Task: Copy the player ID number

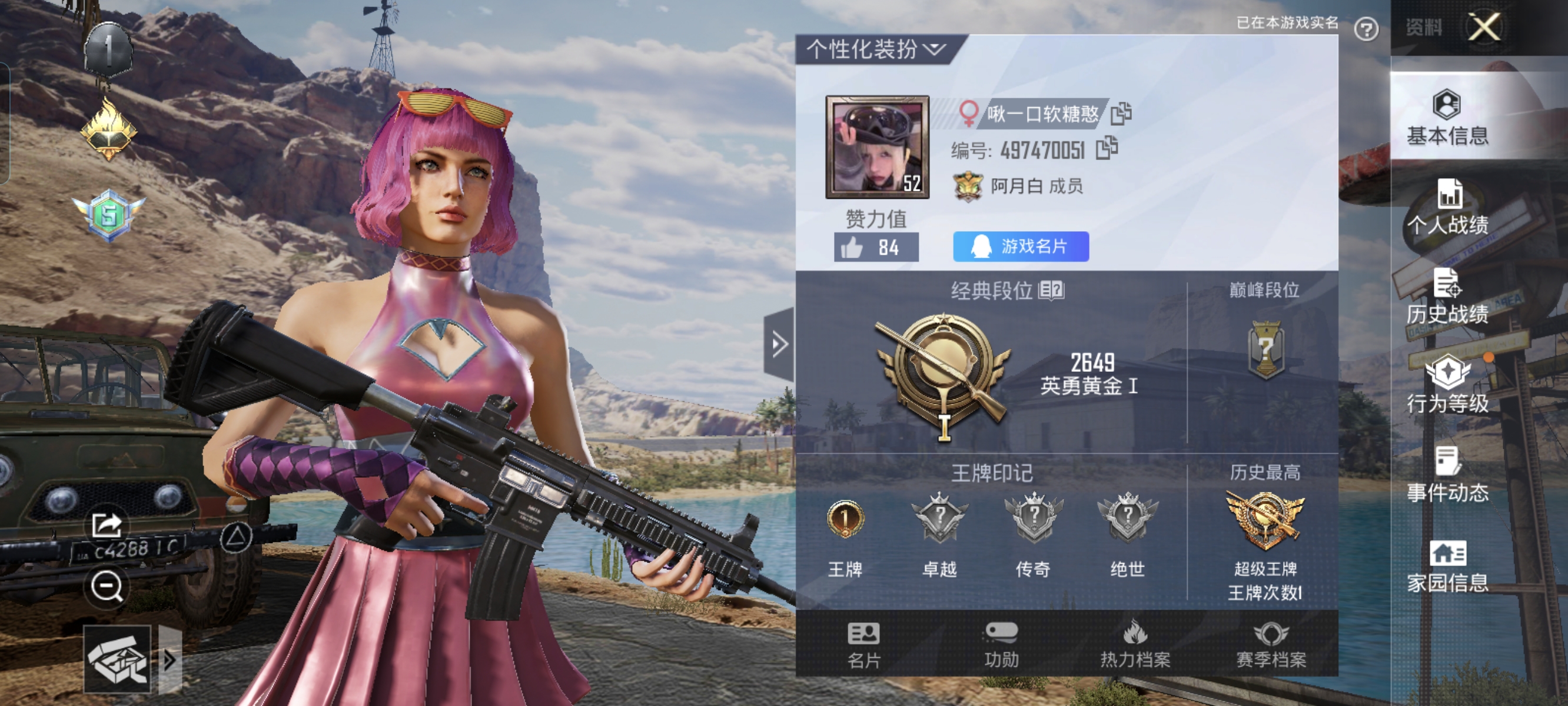Action: point(1107,148)
